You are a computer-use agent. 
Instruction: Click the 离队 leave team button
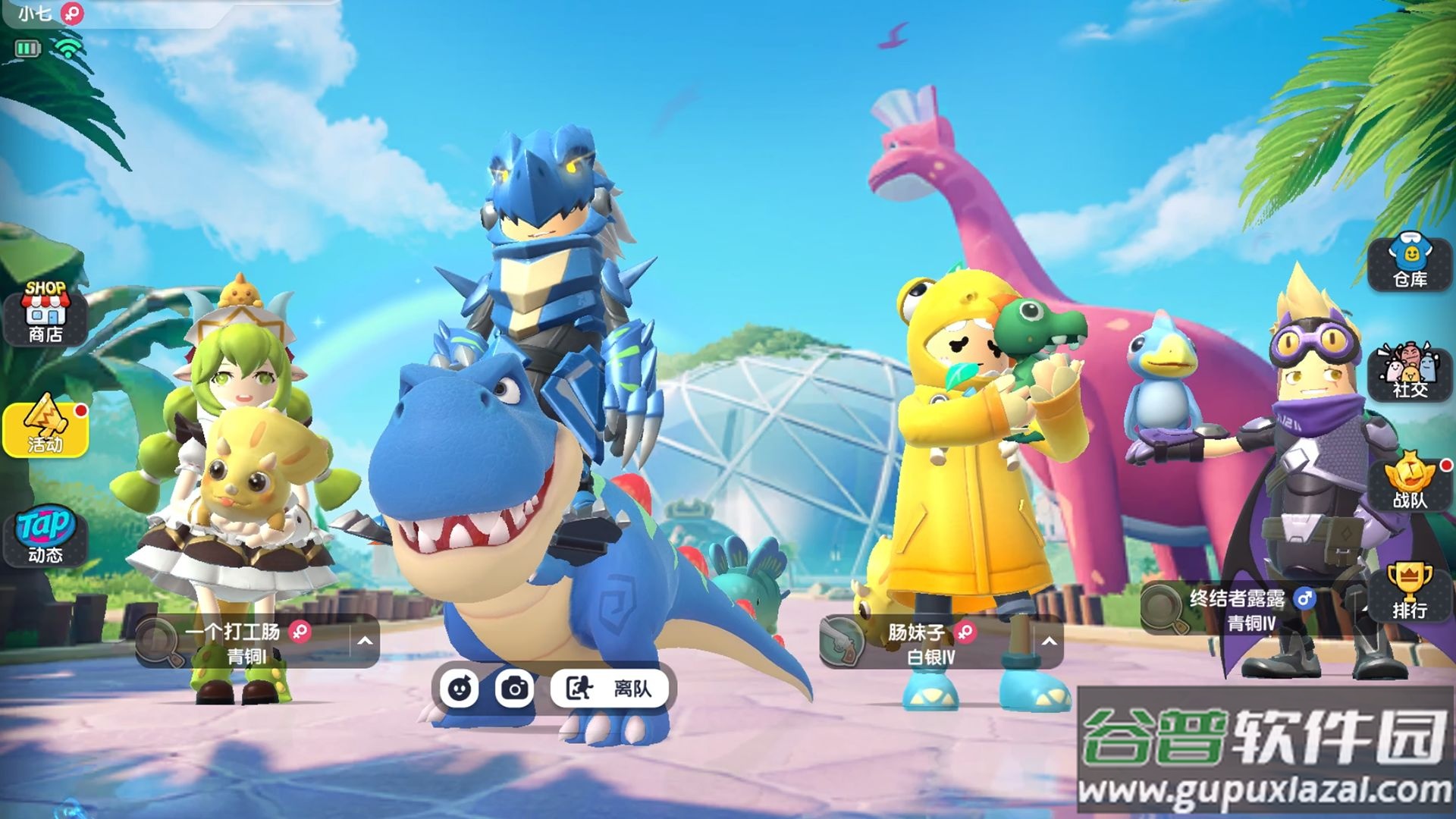pos(610,689)
